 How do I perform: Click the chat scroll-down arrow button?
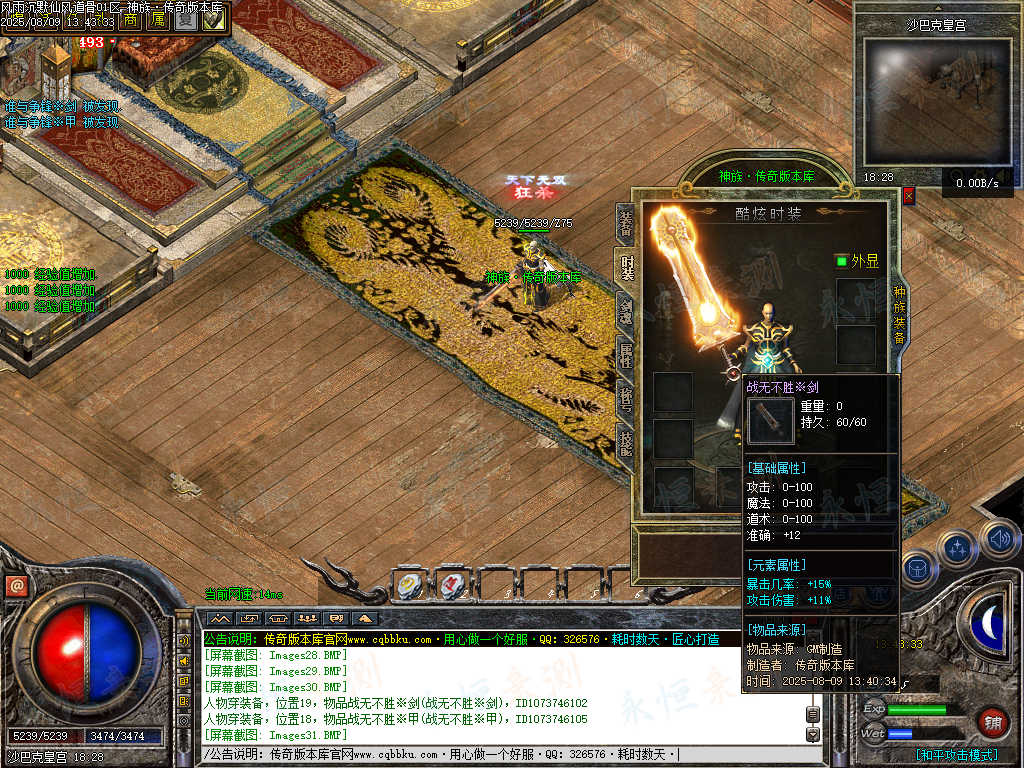813,735
